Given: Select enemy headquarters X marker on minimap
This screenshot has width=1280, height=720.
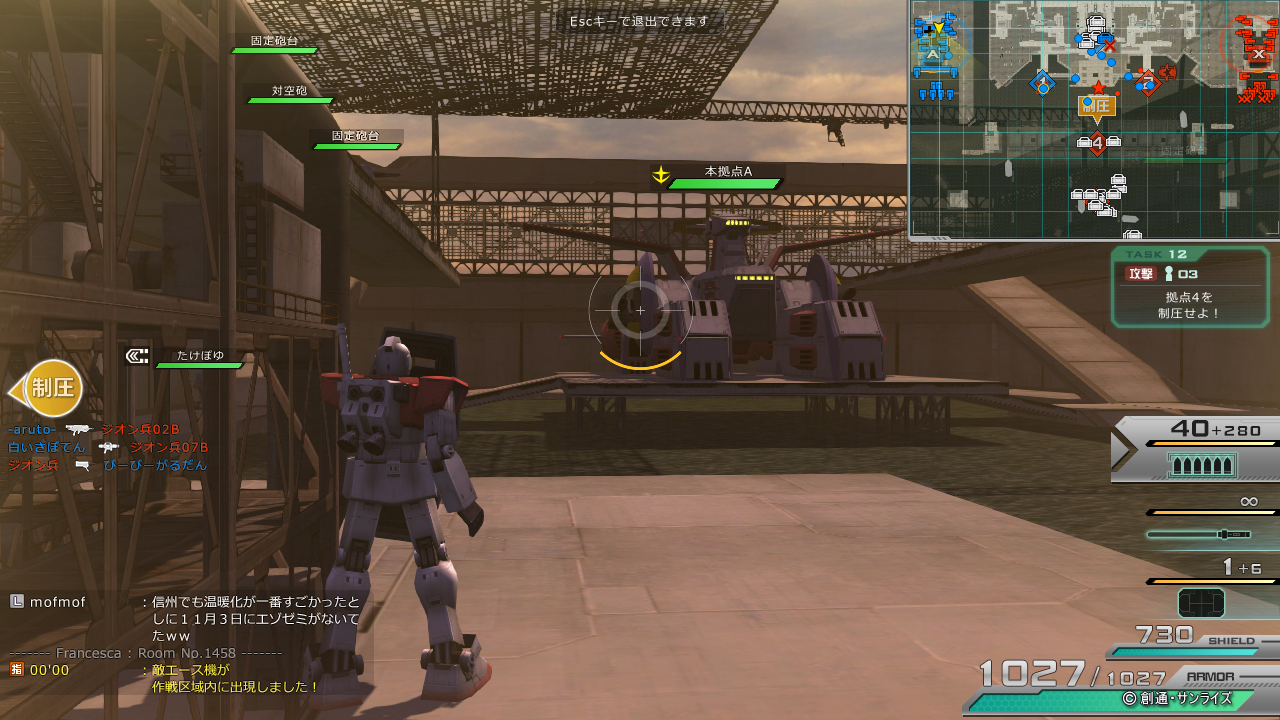Looking at the screenshot, I should (1257, 54).
